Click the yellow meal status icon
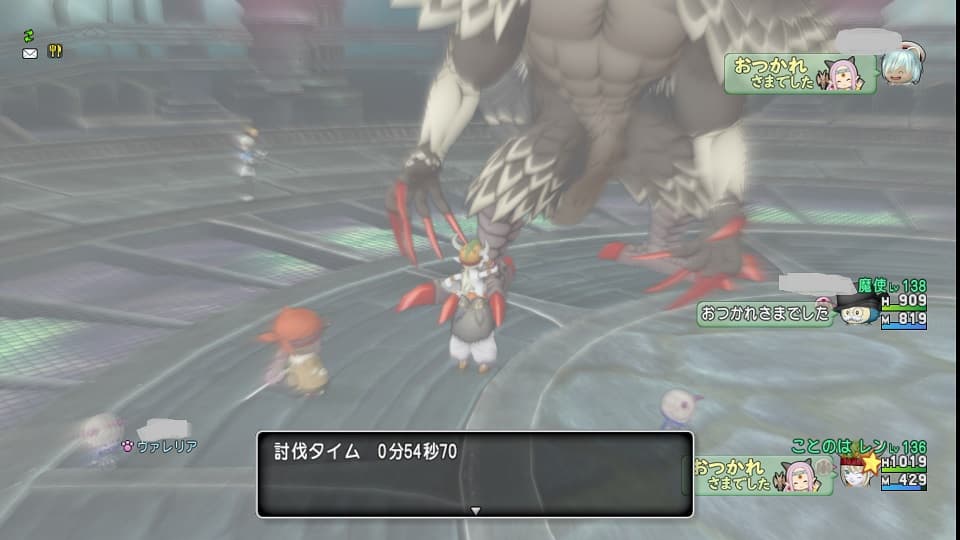 (x=55, y=52)
